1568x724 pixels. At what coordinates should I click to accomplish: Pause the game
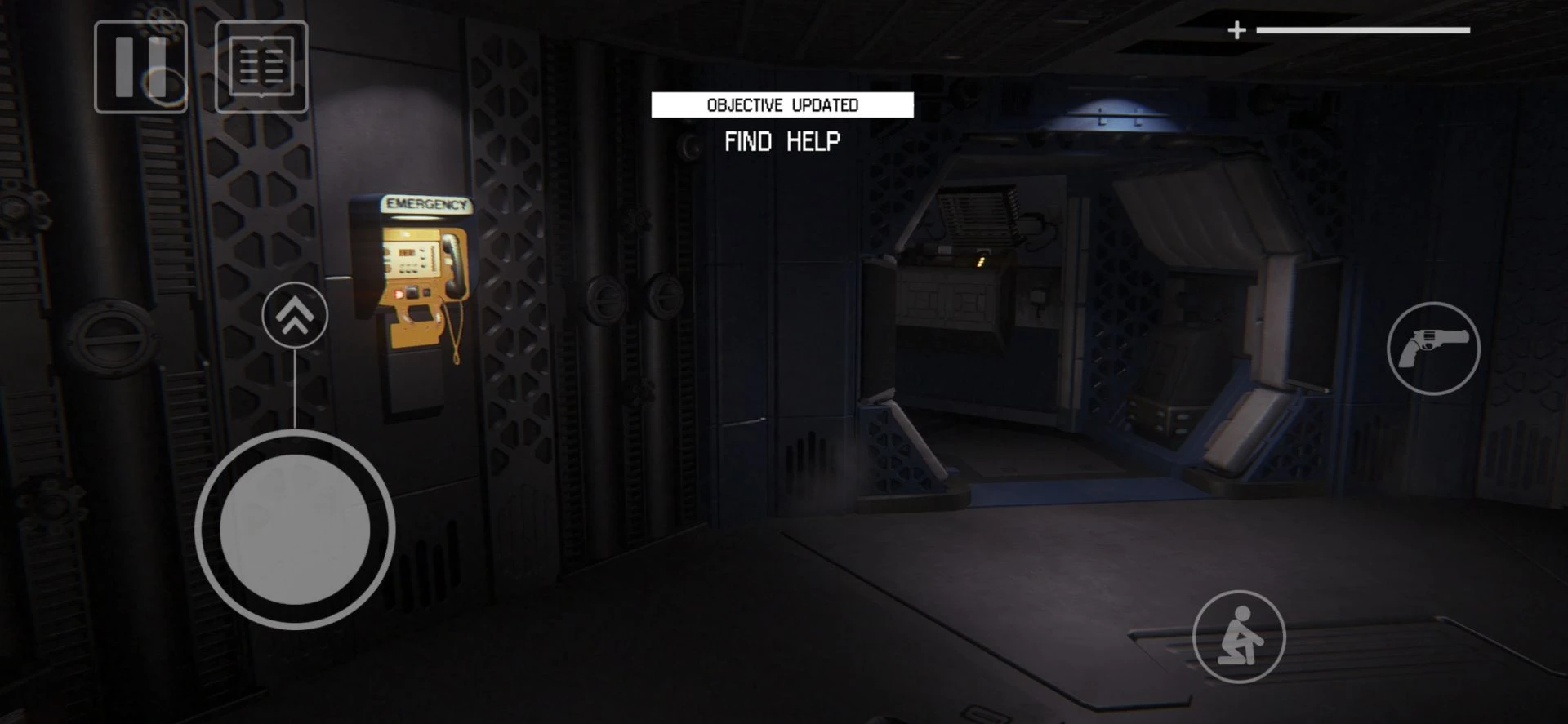pos(140,67)
